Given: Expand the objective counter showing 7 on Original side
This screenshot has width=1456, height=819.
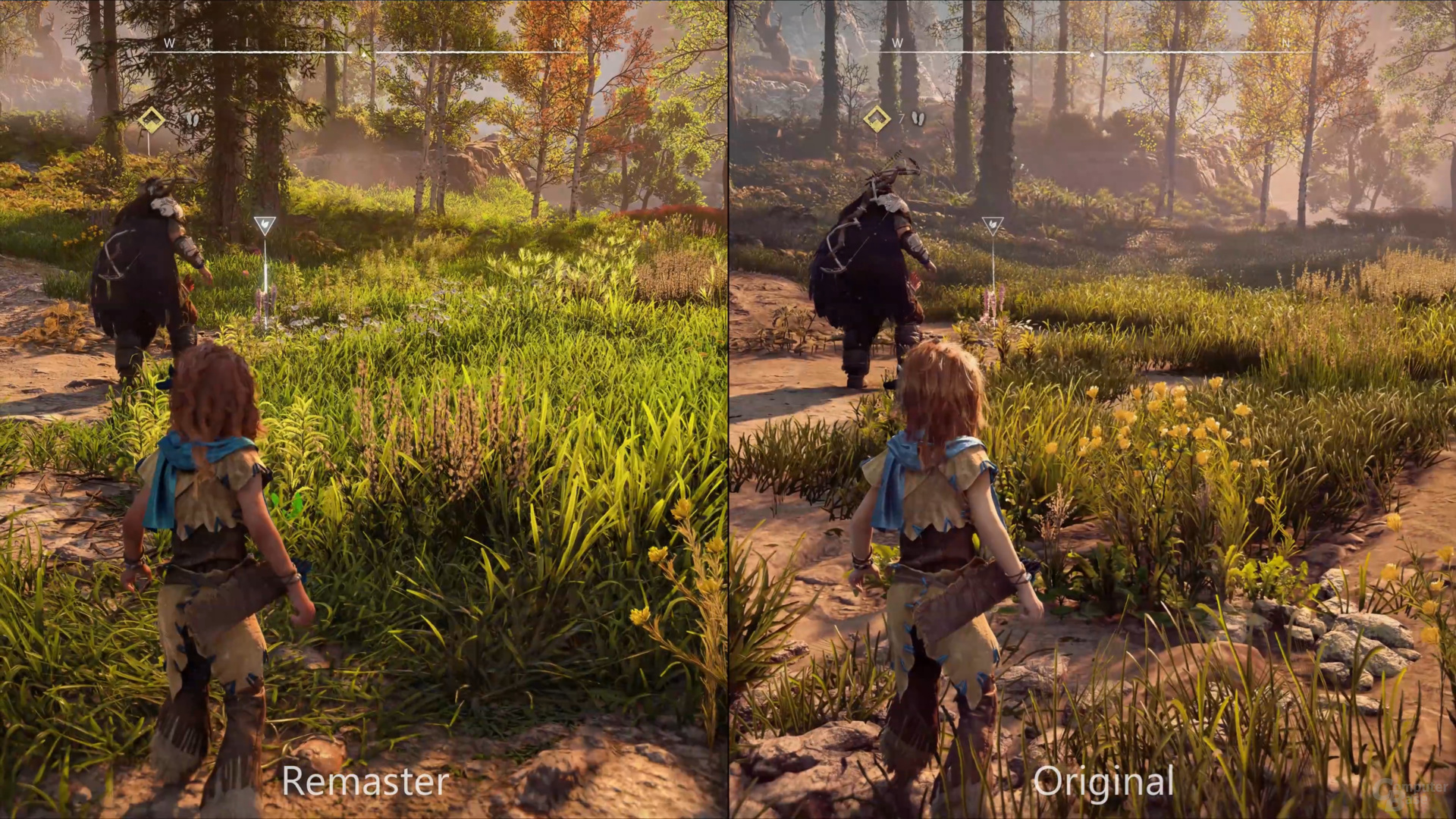Looking at the screenshot, I should pyautogui.click(x=901, y=119).
